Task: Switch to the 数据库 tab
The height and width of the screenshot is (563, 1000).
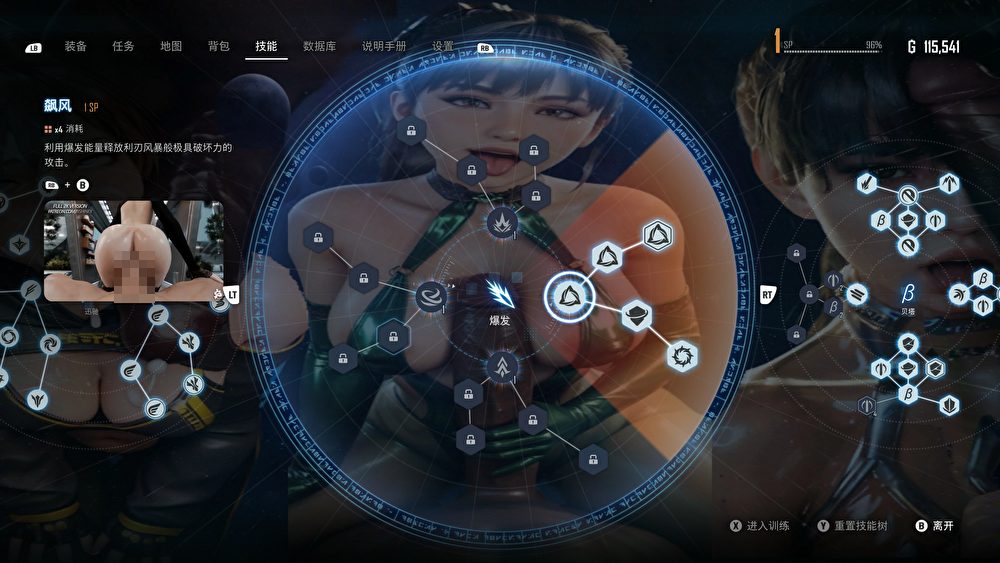Action: [319, 46]
